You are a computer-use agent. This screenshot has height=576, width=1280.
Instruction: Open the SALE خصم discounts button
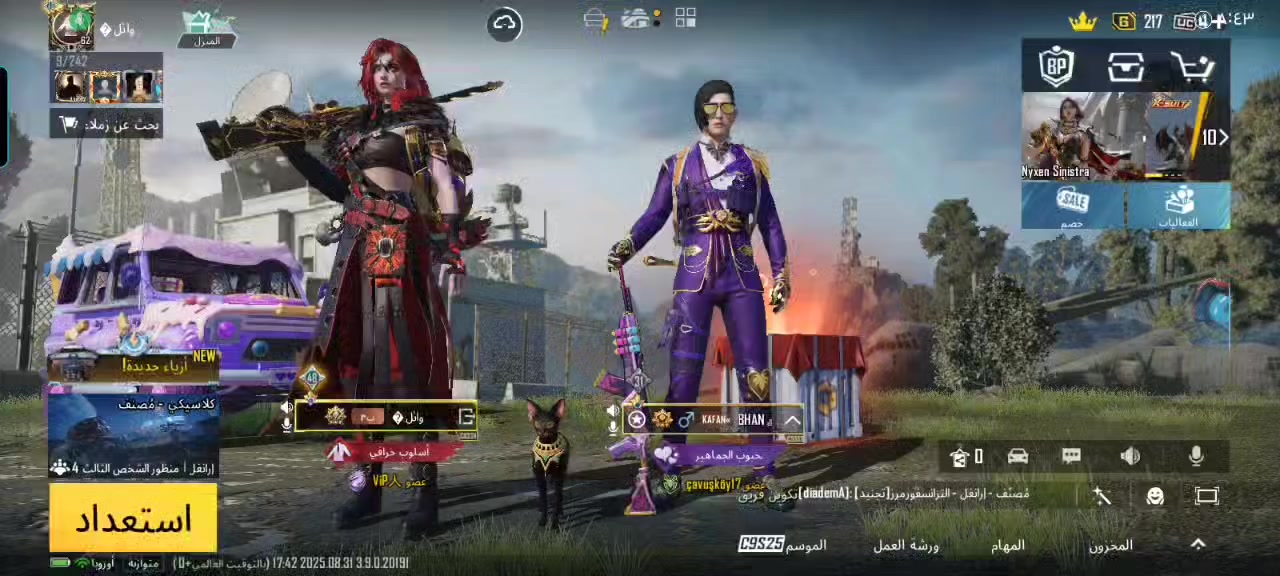(1073, 207)
